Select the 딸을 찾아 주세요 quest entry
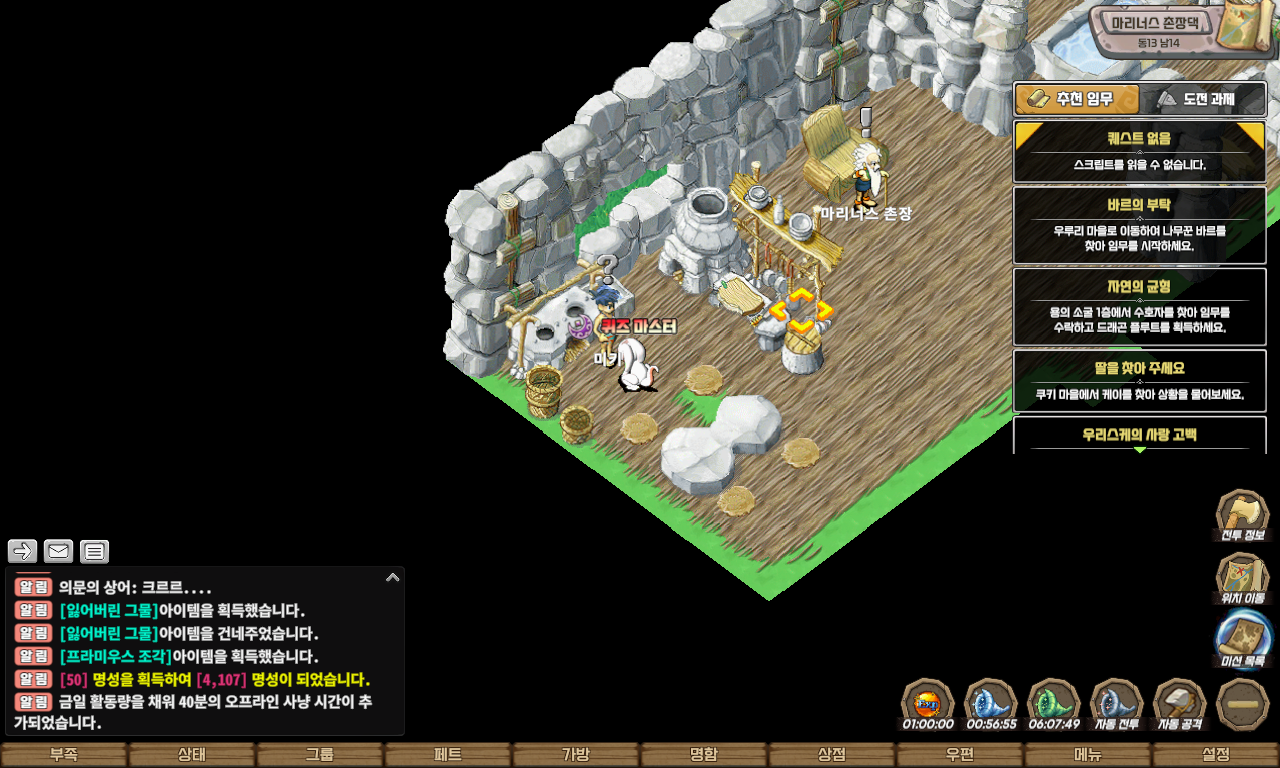Image resolution: width=1280 pixels, height=768 pixels. tap(1139, 380)
